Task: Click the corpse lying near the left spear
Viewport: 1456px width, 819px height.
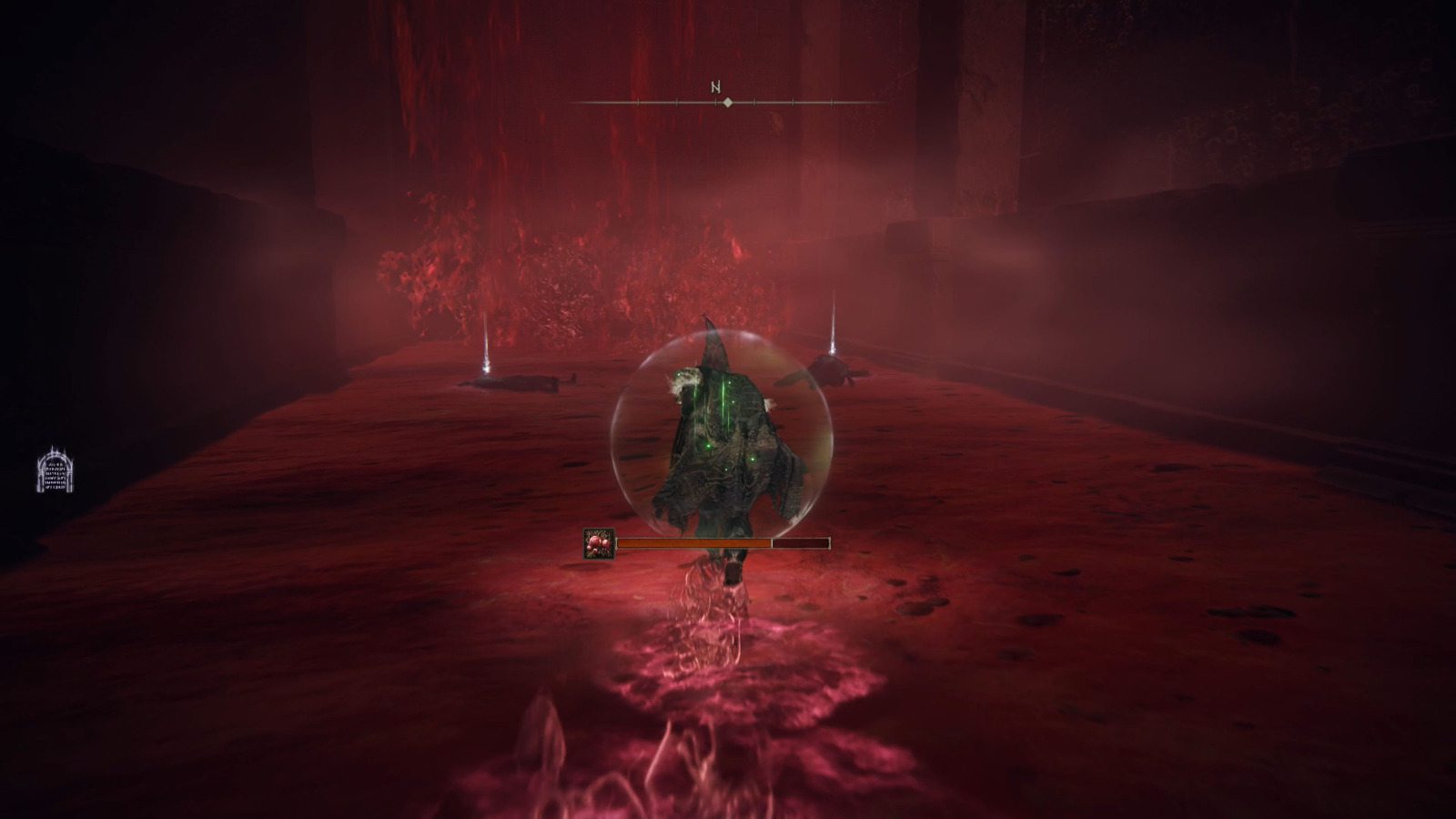Action: click(x=523, y=382)
